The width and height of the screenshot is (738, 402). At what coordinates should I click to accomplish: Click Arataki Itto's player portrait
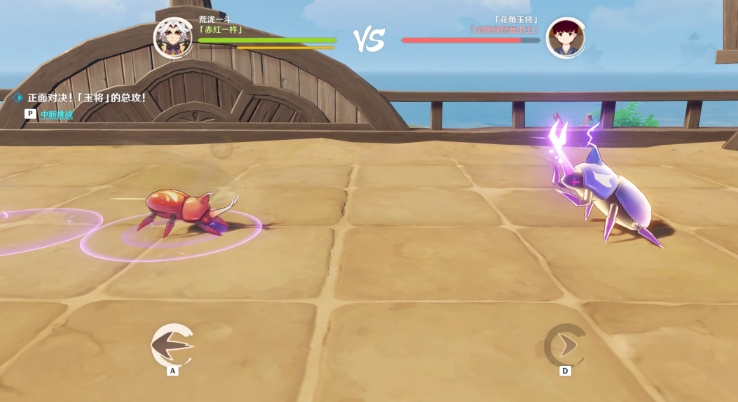coord(172,37)
